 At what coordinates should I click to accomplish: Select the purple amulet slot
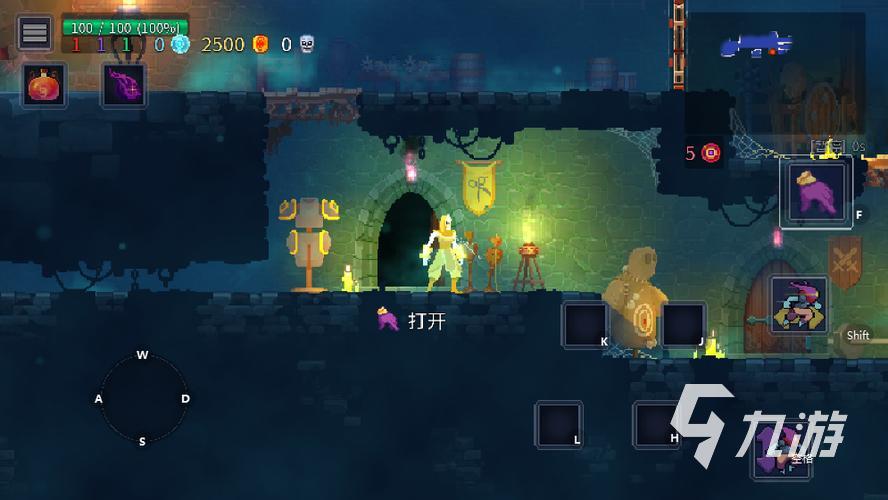tap(124, 85)
